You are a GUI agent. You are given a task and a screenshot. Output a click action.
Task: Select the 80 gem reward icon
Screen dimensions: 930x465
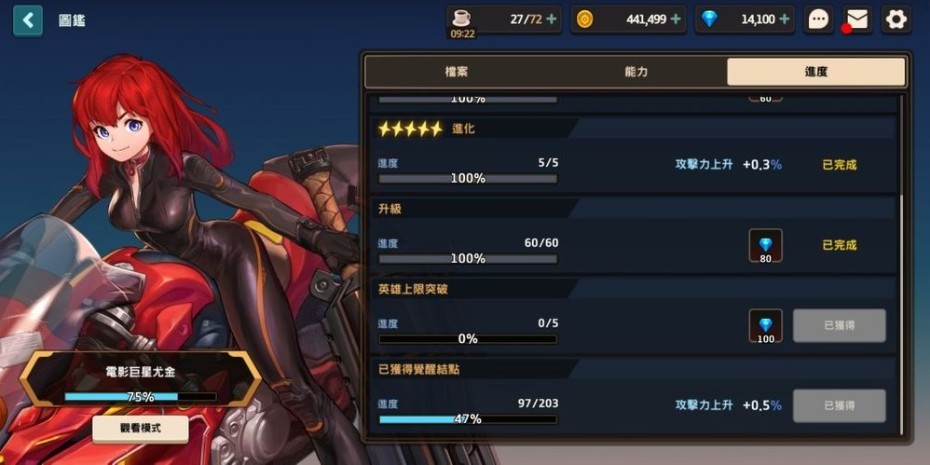pos(766,245)
